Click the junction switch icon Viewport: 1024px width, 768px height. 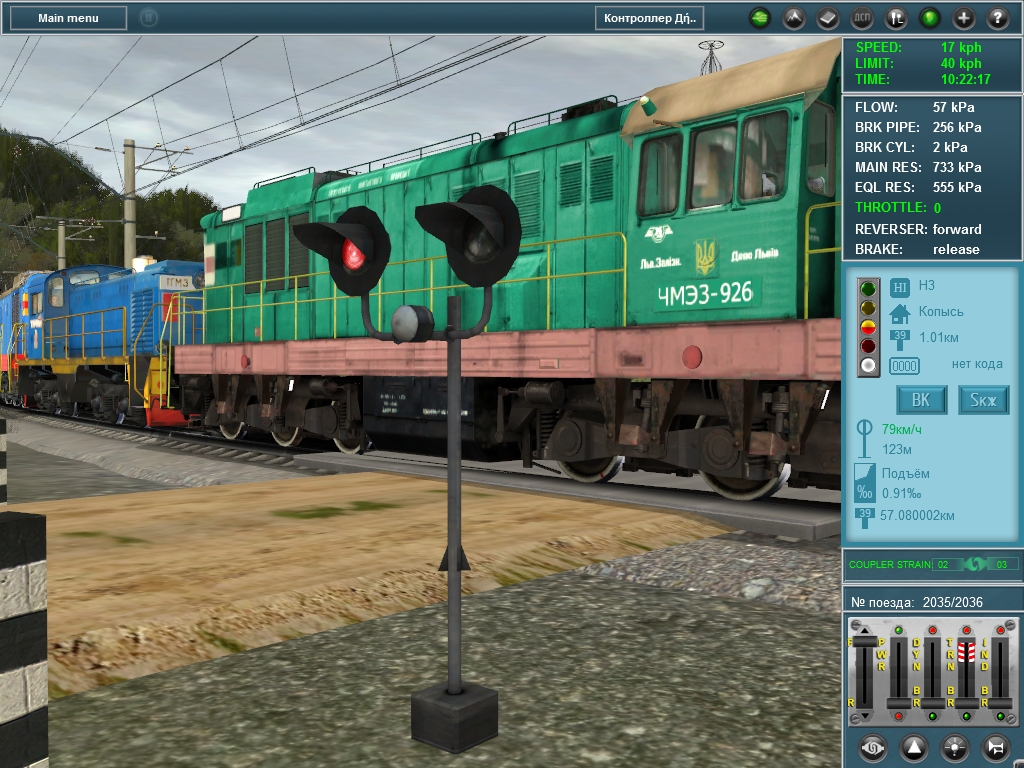click(896, 18)
